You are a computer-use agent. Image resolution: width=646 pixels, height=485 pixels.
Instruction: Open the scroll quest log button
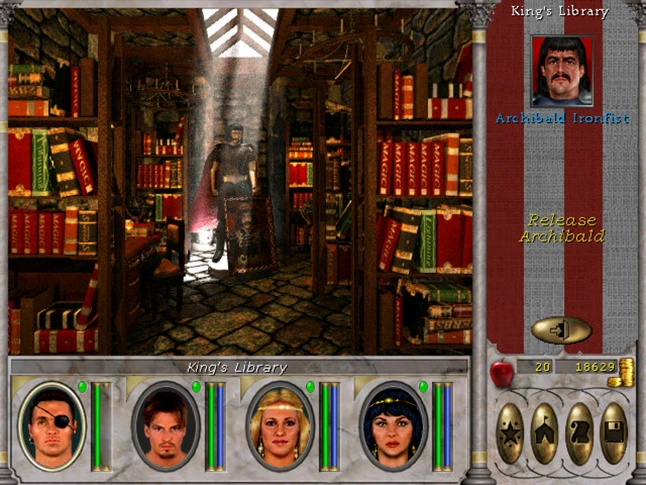[581, 432]
